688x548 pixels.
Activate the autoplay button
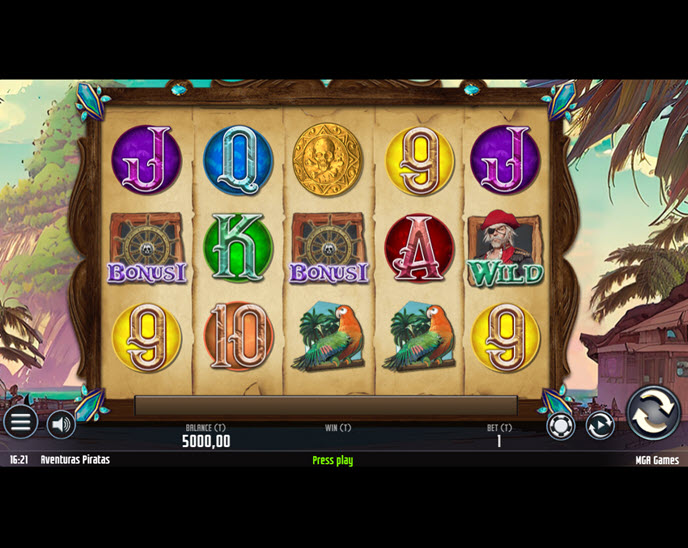(599, 425)
